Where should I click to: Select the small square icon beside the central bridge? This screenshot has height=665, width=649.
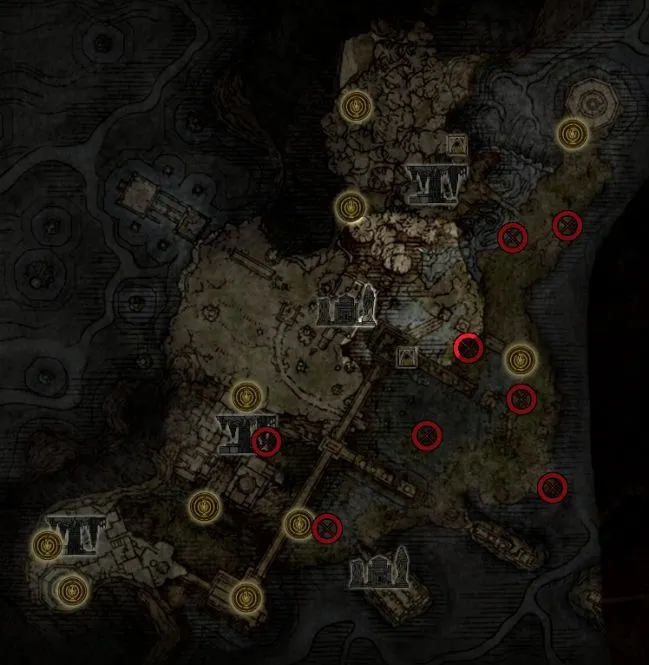[408, 355]
